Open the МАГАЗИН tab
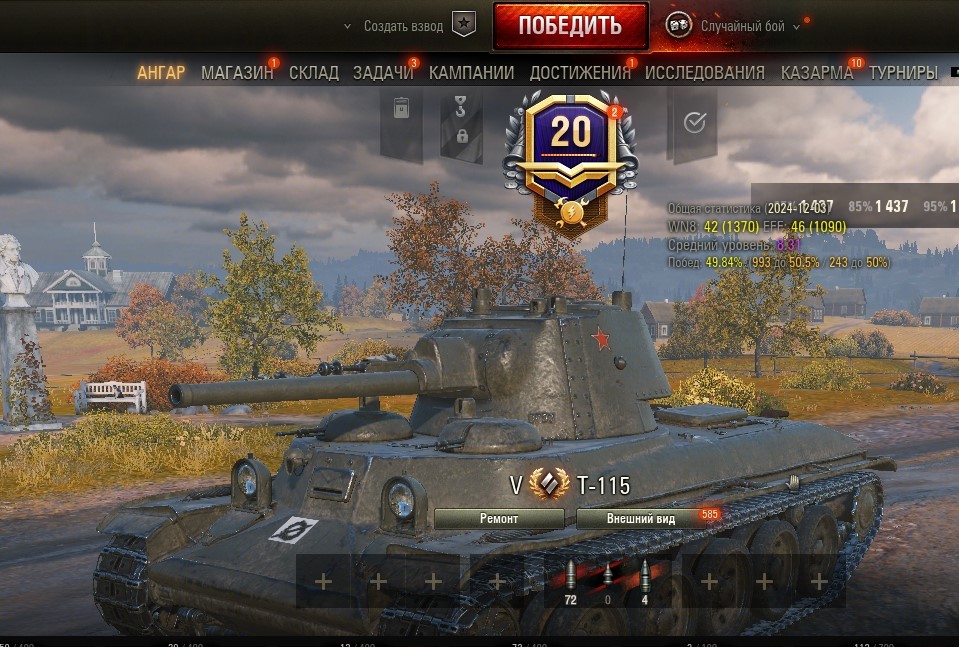Screen dimensions: 959x647 (237, 73)
